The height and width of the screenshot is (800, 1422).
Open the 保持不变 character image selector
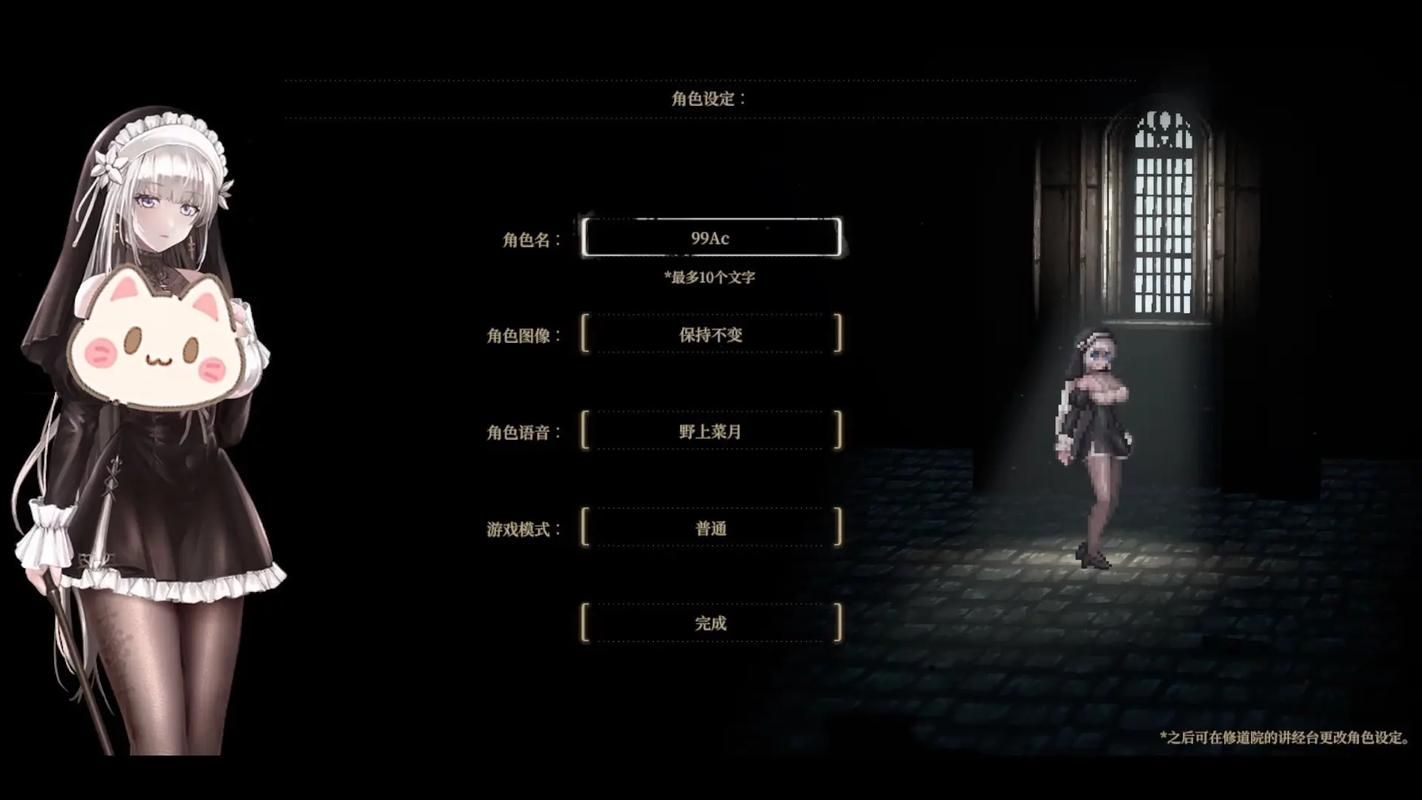711,334
